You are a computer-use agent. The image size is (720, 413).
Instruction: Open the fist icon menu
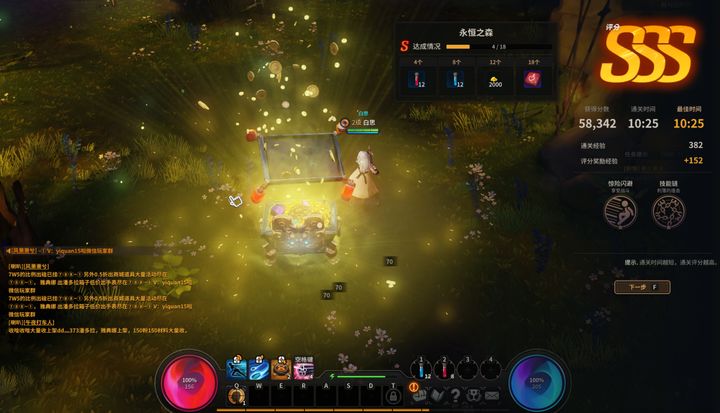click(x=421, y=397)
